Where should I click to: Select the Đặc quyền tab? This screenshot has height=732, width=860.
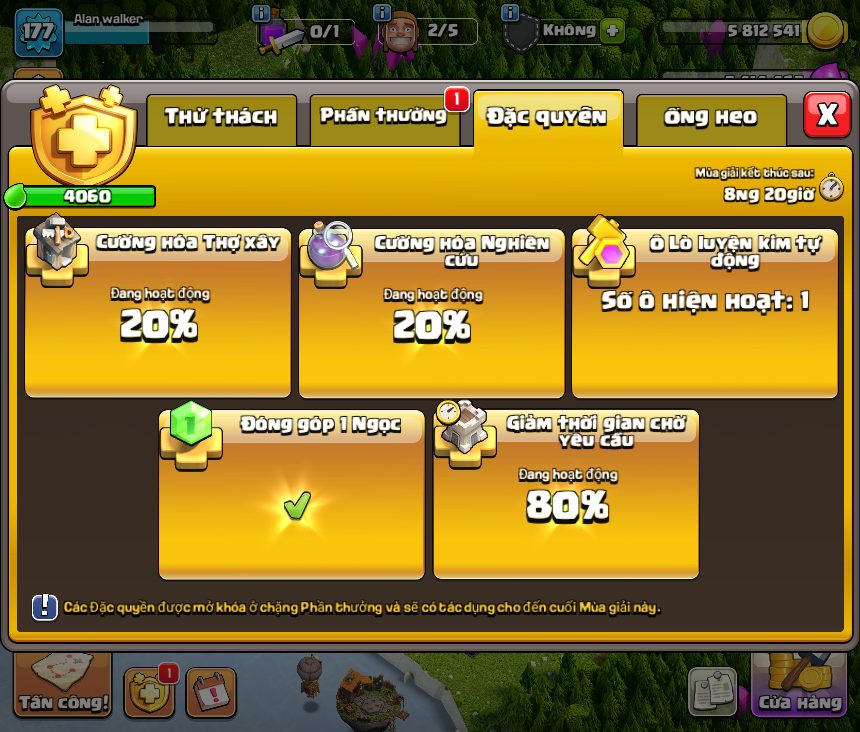click(x=547, y=118)
